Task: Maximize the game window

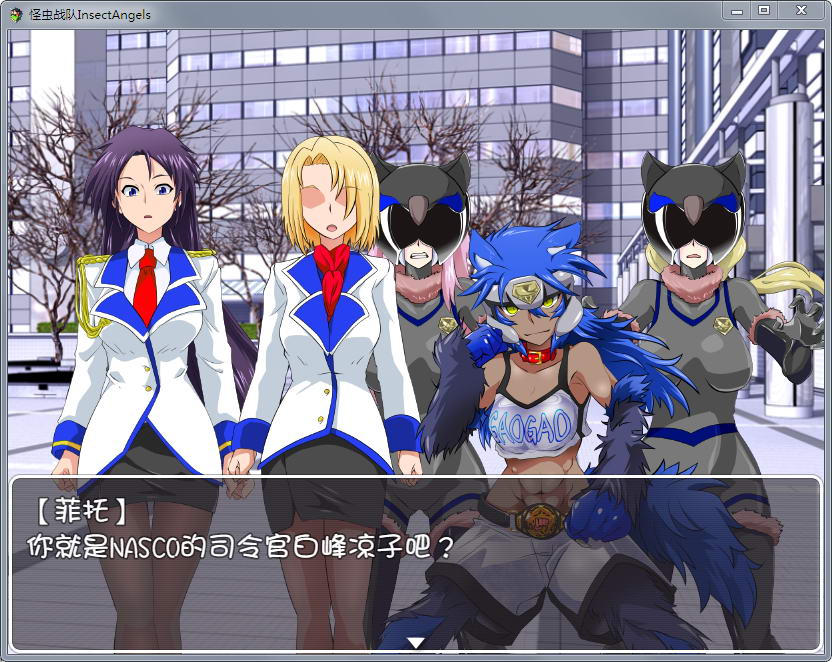Action: pyautogui.click(x=764, y=10)
